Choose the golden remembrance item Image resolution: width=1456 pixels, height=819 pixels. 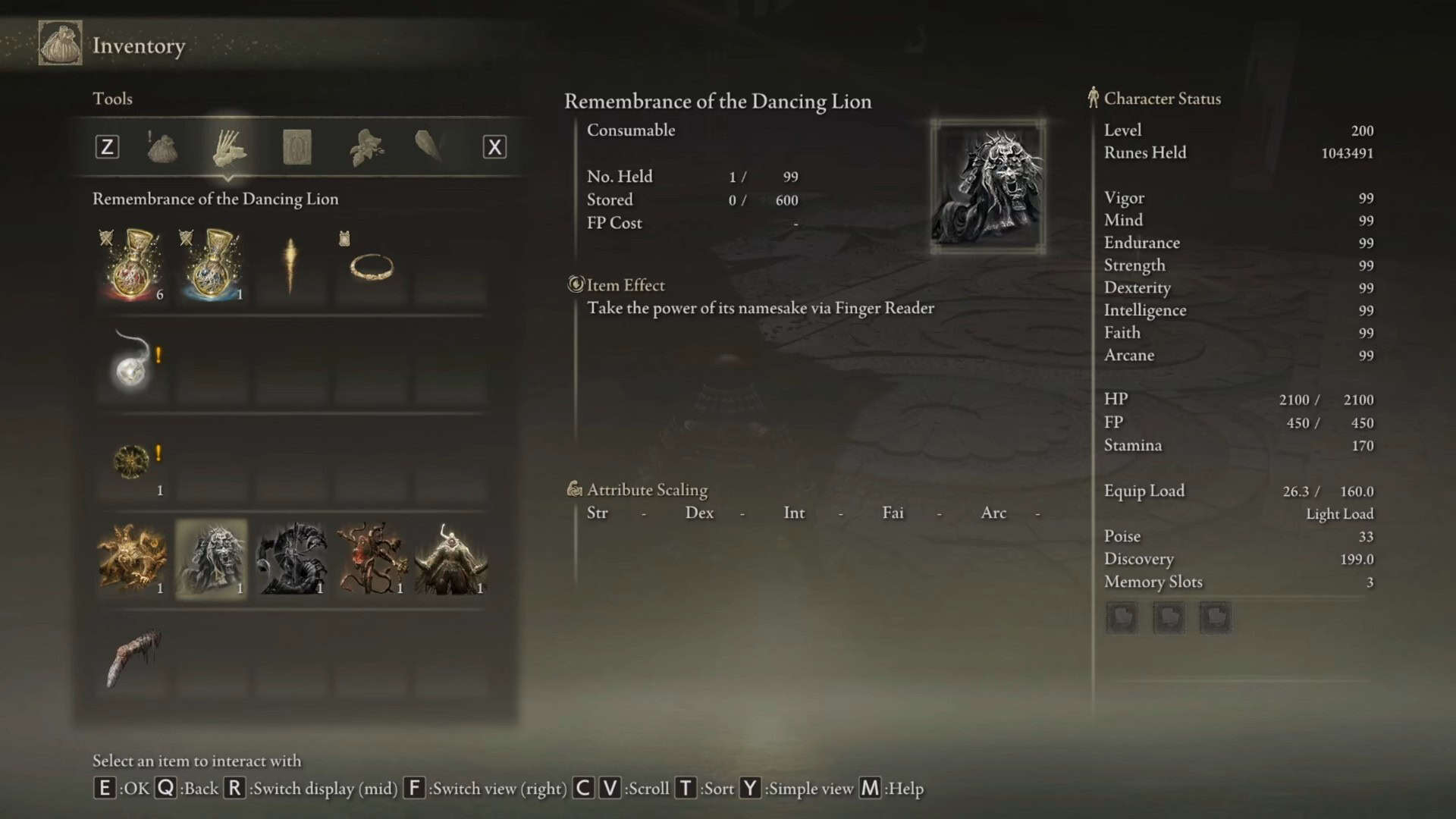point(133,559)
